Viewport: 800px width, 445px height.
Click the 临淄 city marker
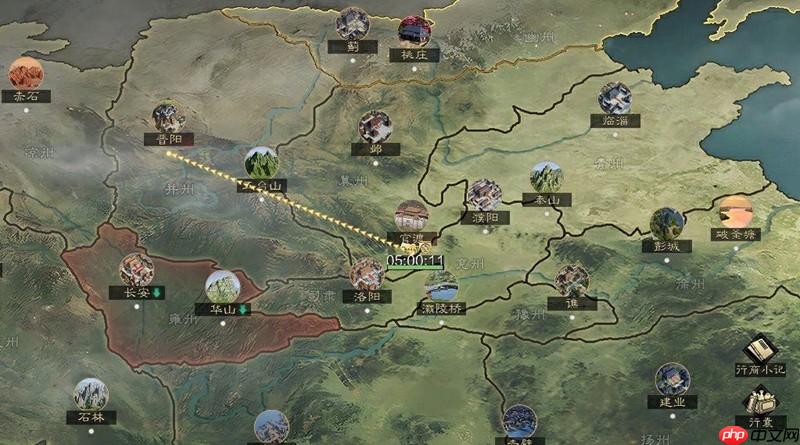pos(615,100)
